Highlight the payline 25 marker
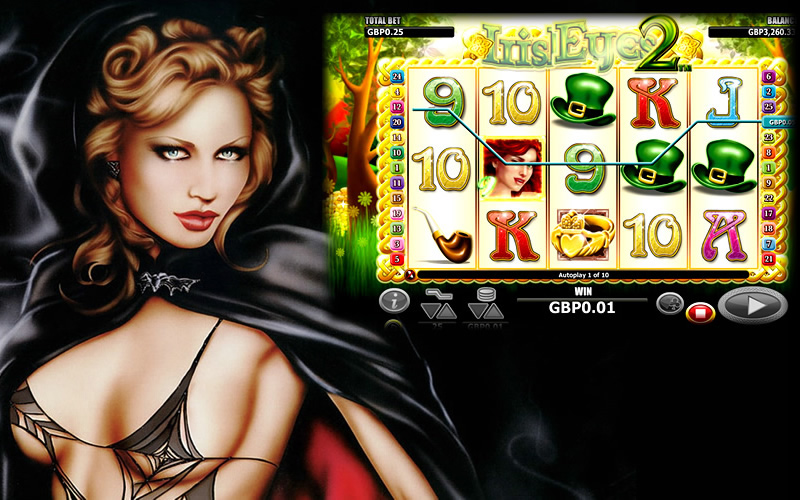The width and height of the screenshot is (800, 500). (768, 106)
